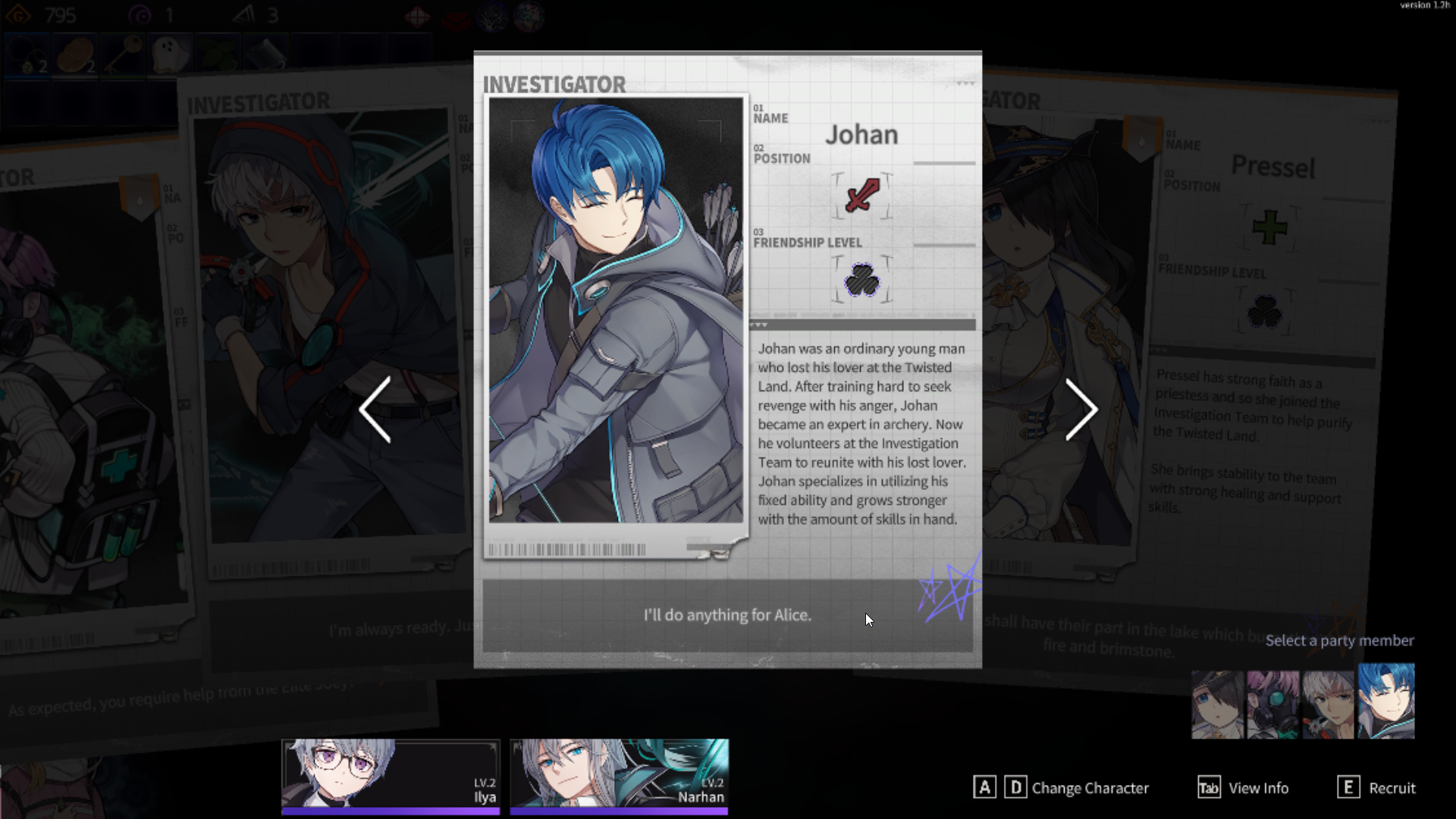Click Johan's central investigator card portrait

pyautogui.click(x=616, y=309)
